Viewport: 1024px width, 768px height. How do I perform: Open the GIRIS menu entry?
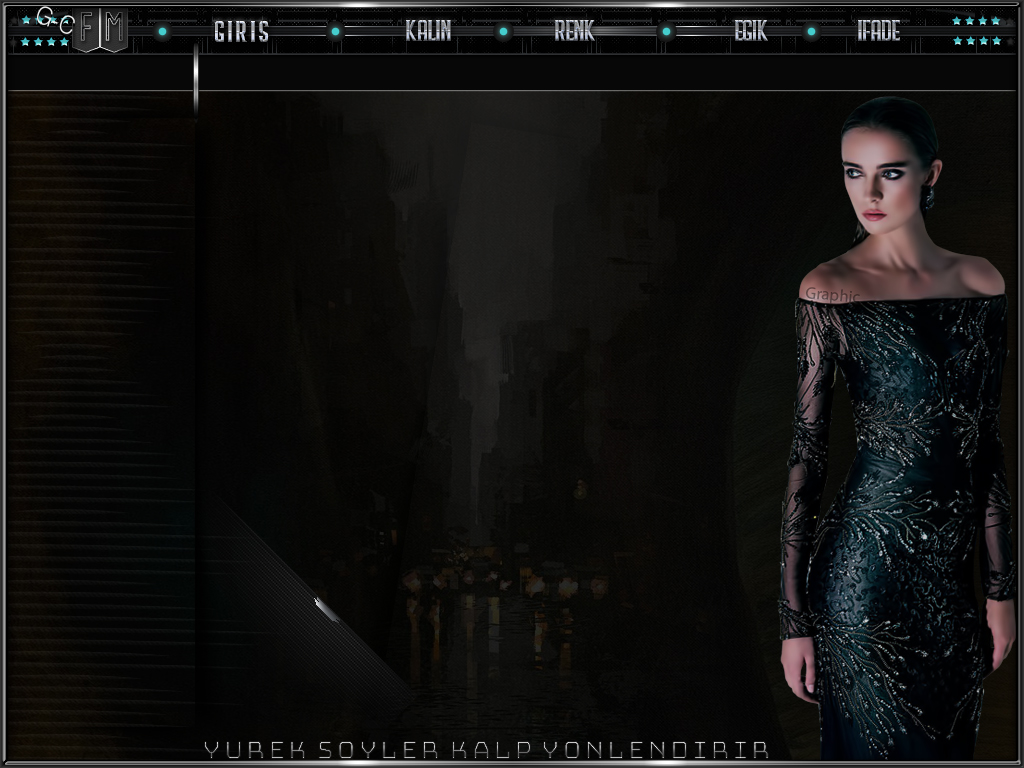(241, 32)
